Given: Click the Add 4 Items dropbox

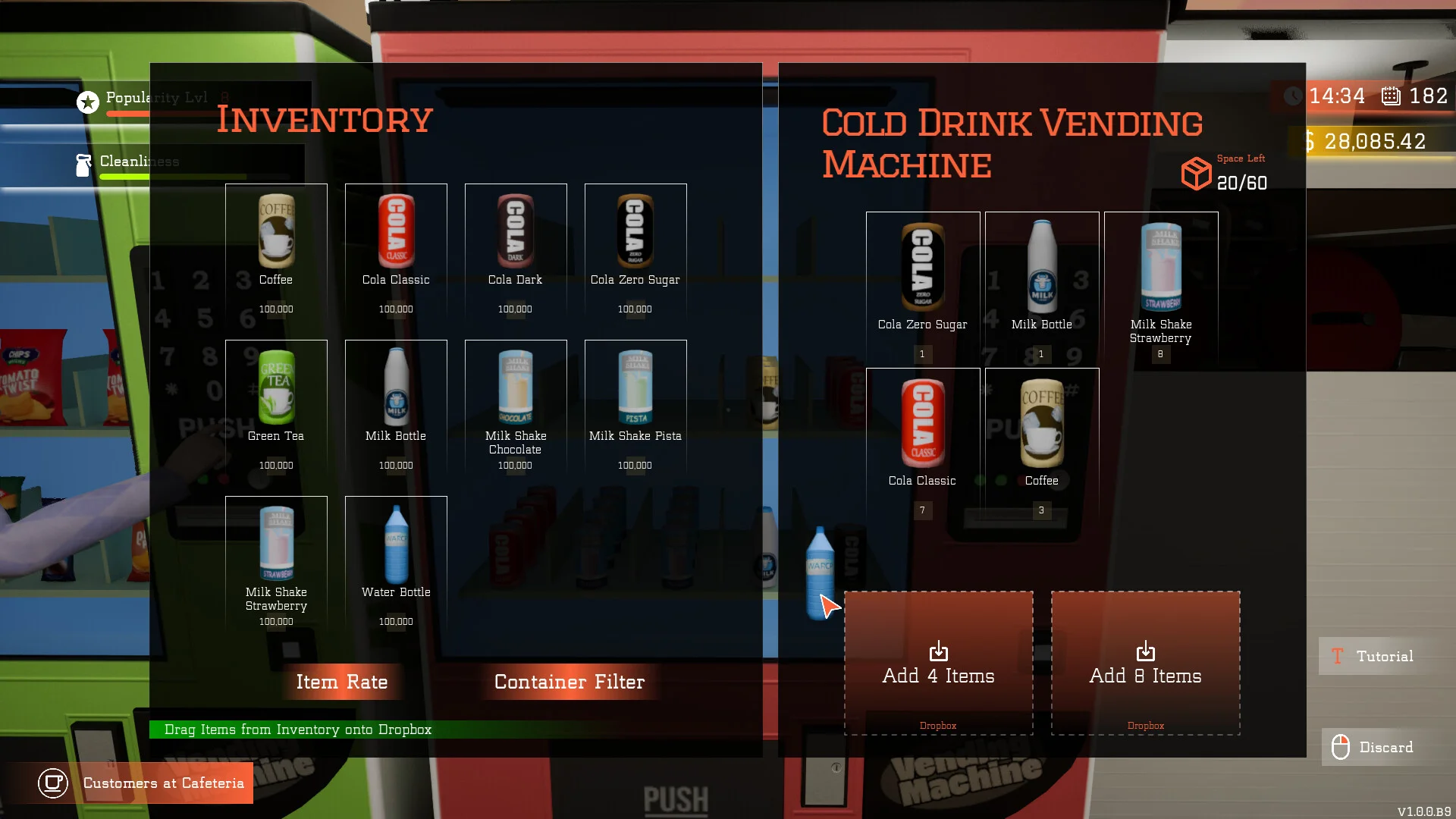Looking at the screenshot, I should tap(938, 663).
